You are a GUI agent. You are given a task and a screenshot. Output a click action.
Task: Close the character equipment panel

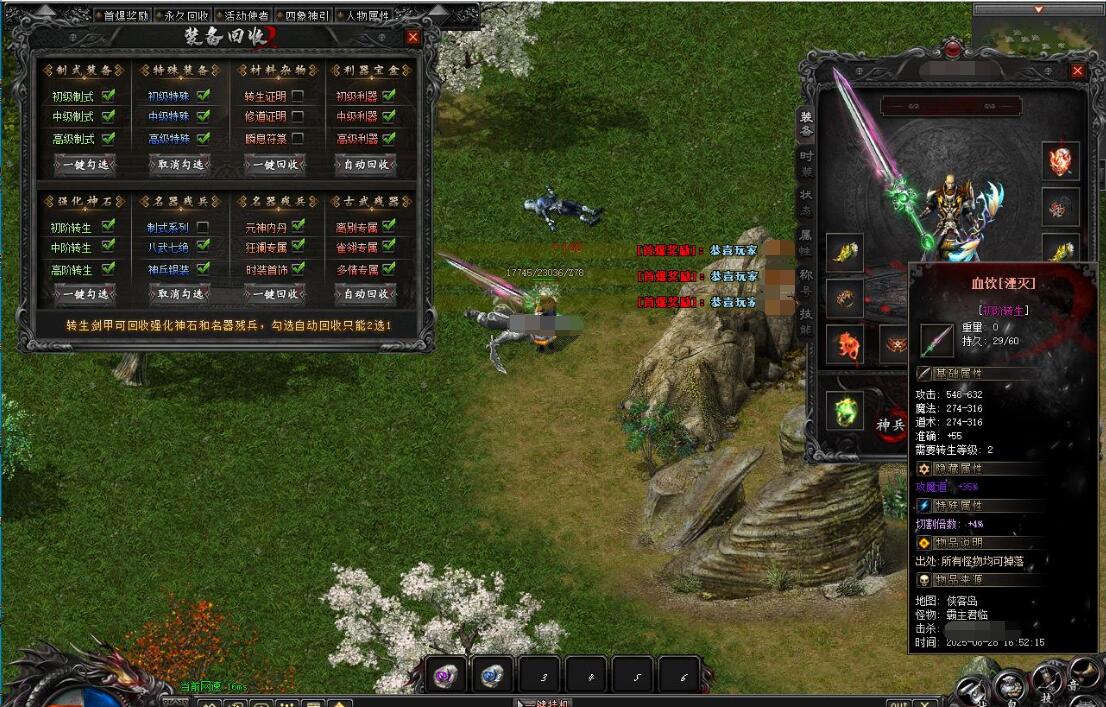[x=1077, y=71]
